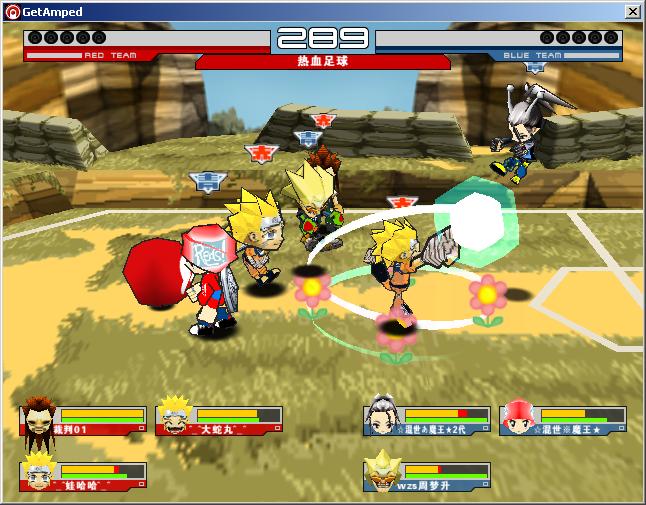646x505 pixels.
Task: Close the GetAmped window
Action: [x=632, y=11]
